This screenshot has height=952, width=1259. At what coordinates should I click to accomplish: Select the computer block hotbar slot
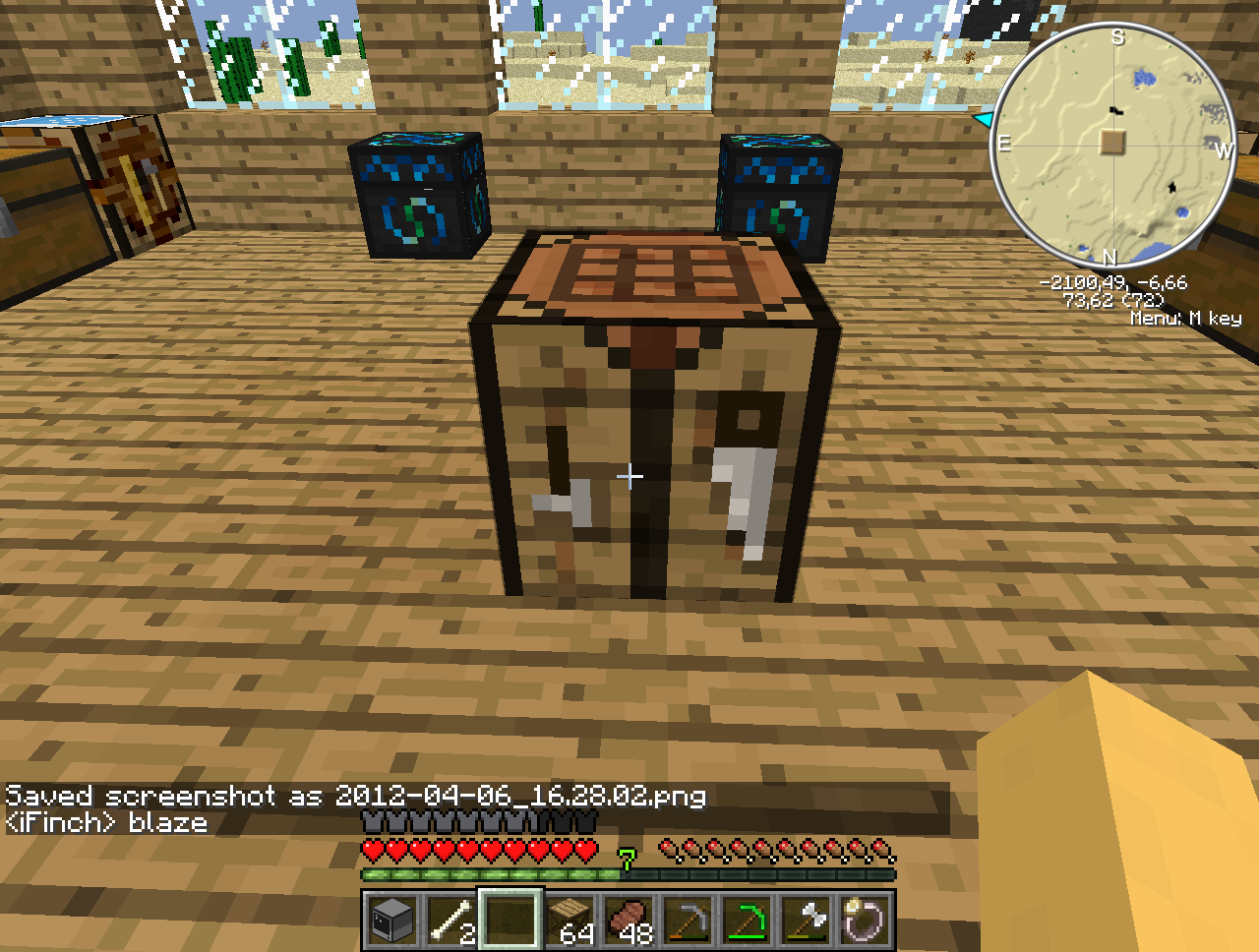tap(391, 921)
